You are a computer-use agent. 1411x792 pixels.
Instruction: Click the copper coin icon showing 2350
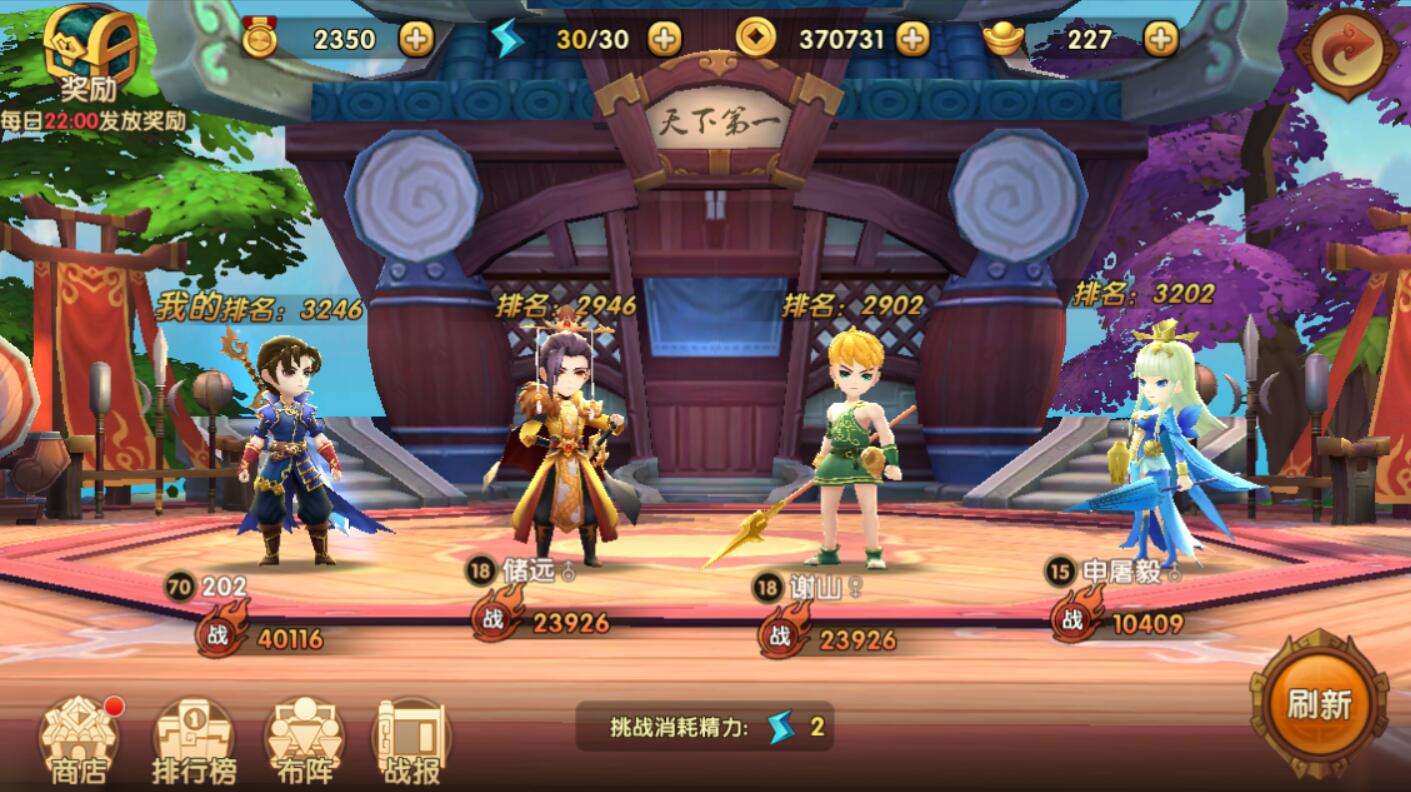point(258,40)
